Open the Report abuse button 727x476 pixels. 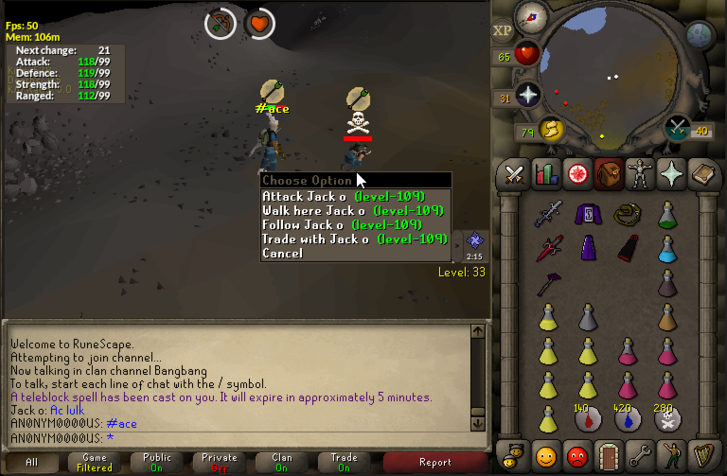click(435, 462)
